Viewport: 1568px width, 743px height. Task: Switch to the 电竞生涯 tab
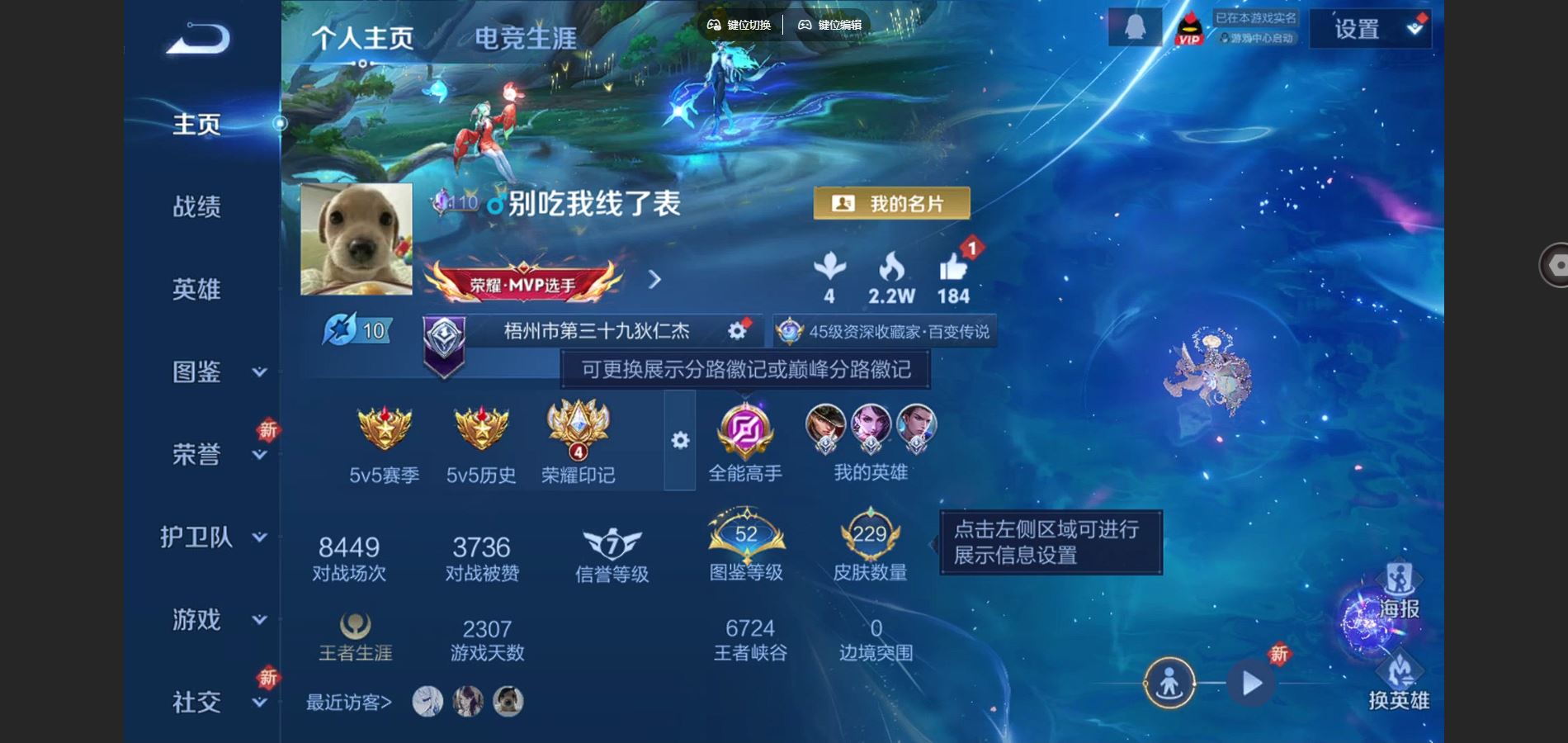click(x=526, y=39)
